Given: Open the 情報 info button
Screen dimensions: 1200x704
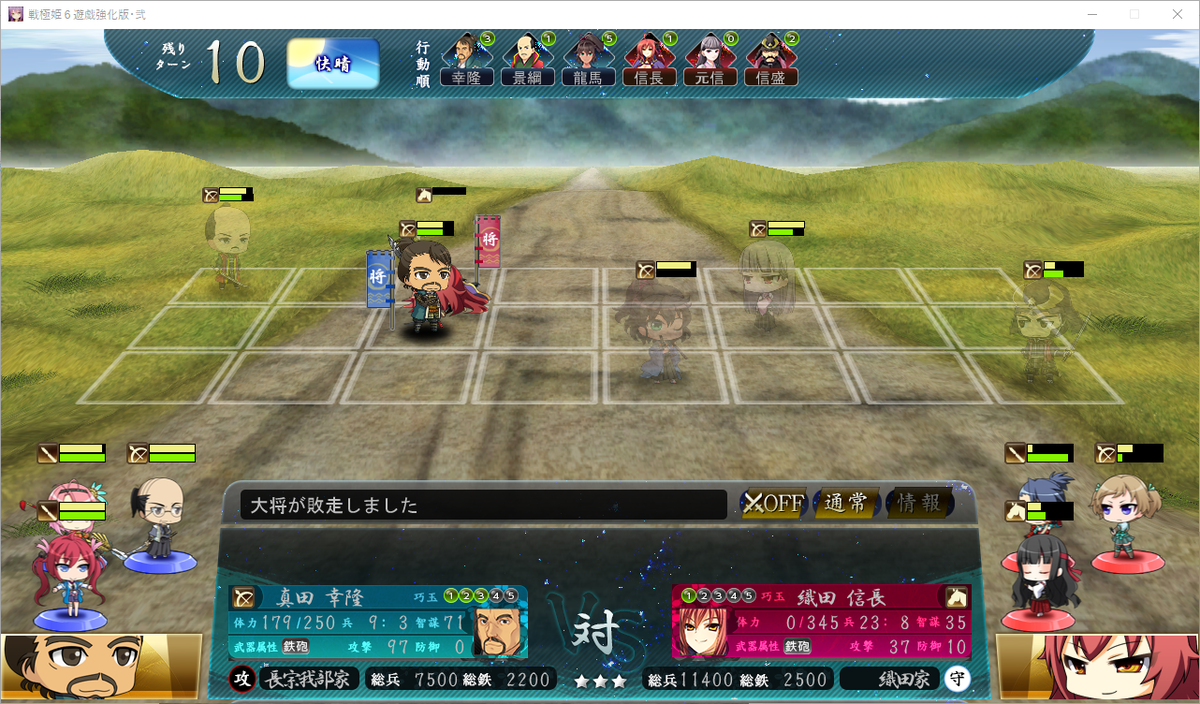Looking at the screenshot, I should coord(919,503).
